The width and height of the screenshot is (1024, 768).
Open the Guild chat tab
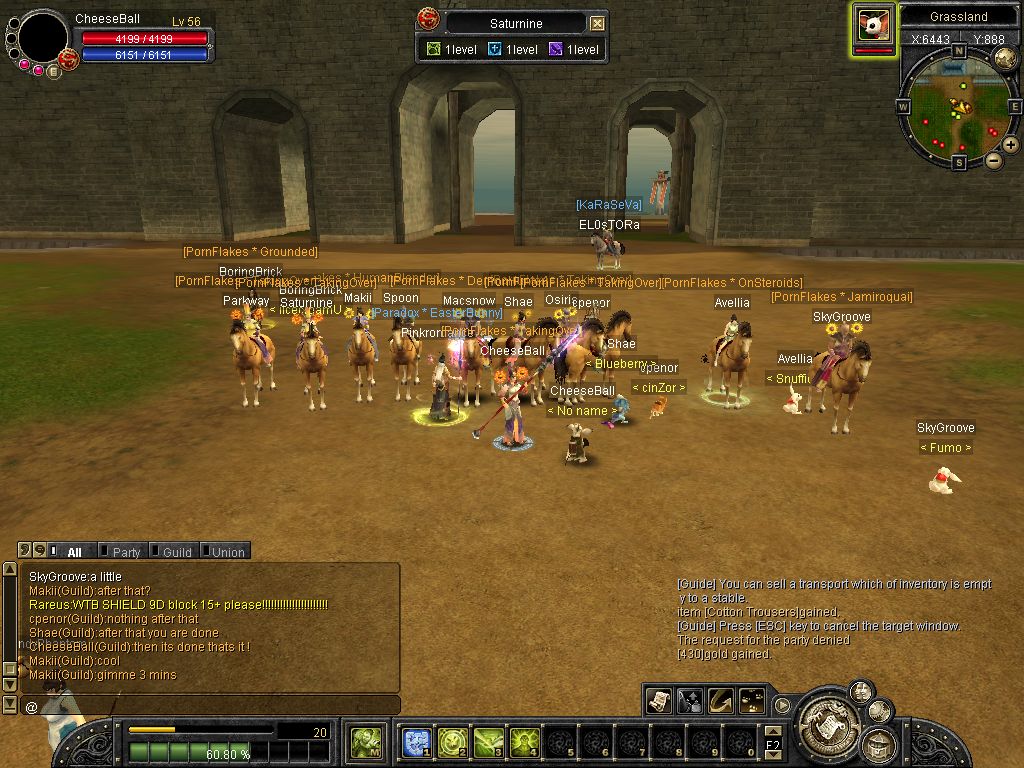point(171,551)
